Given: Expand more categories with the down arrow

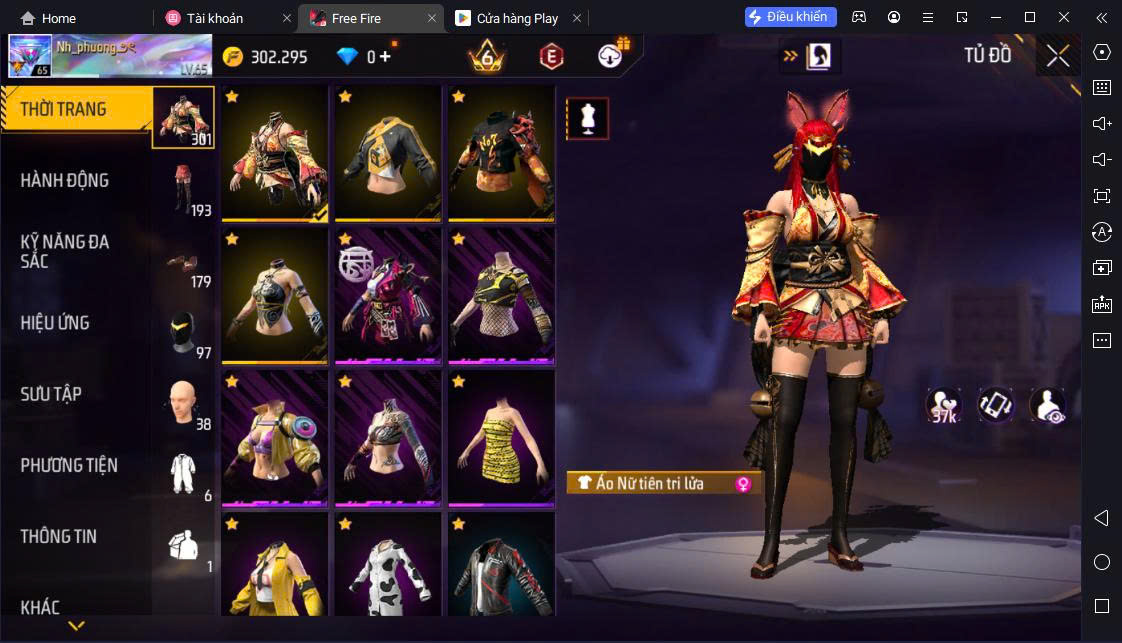Looking at the screenshot, I should point(76,627).
